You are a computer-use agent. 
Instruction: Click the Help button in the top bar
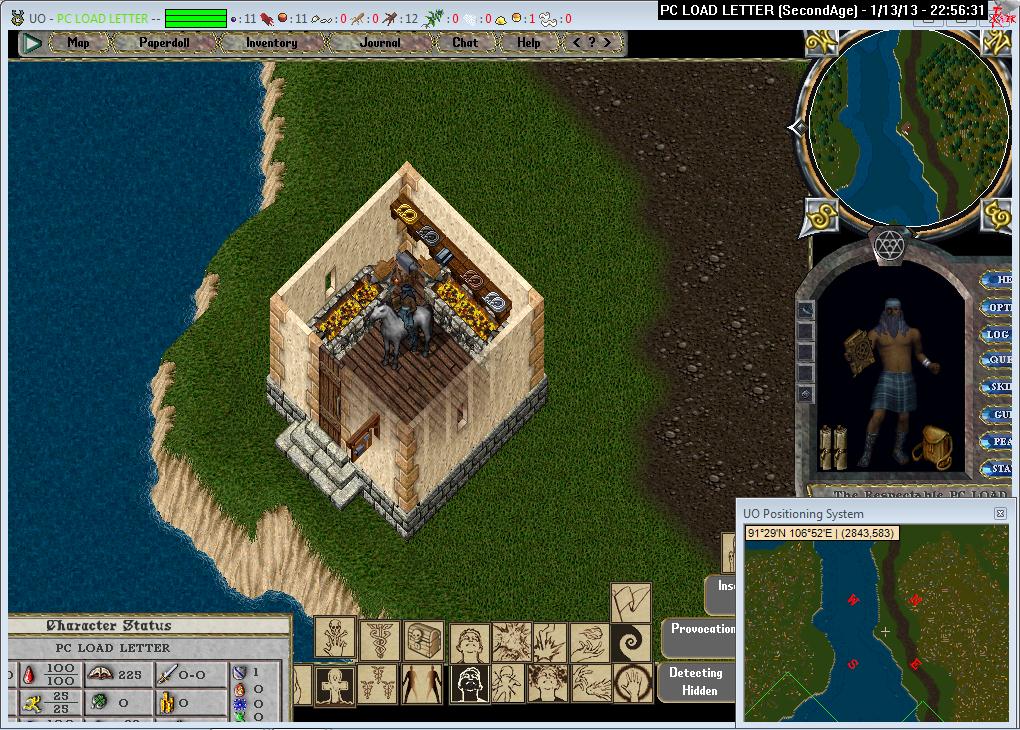[528, 43]
